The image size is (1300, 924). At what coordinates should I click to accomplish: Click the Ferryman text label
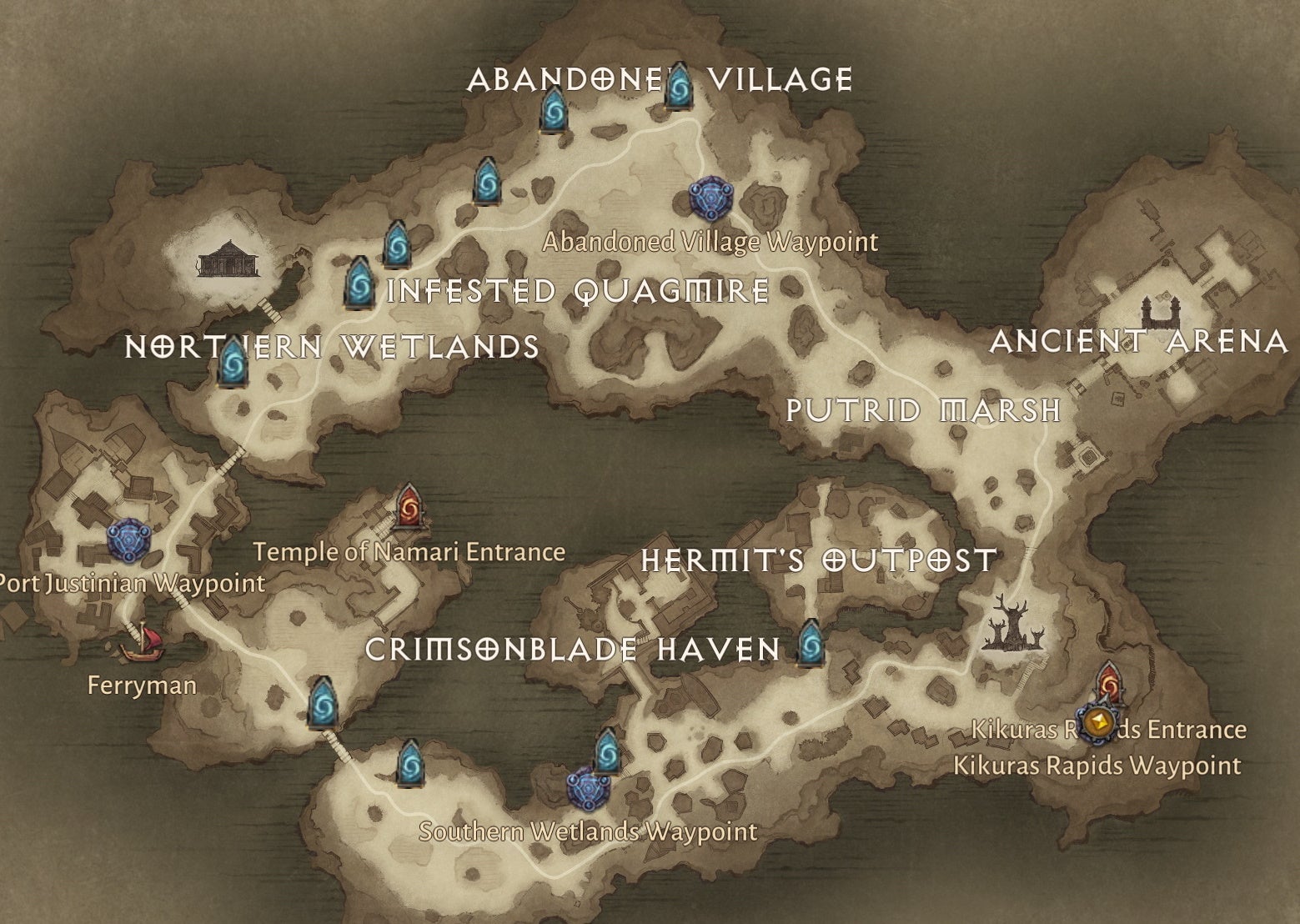pos(141,685)
